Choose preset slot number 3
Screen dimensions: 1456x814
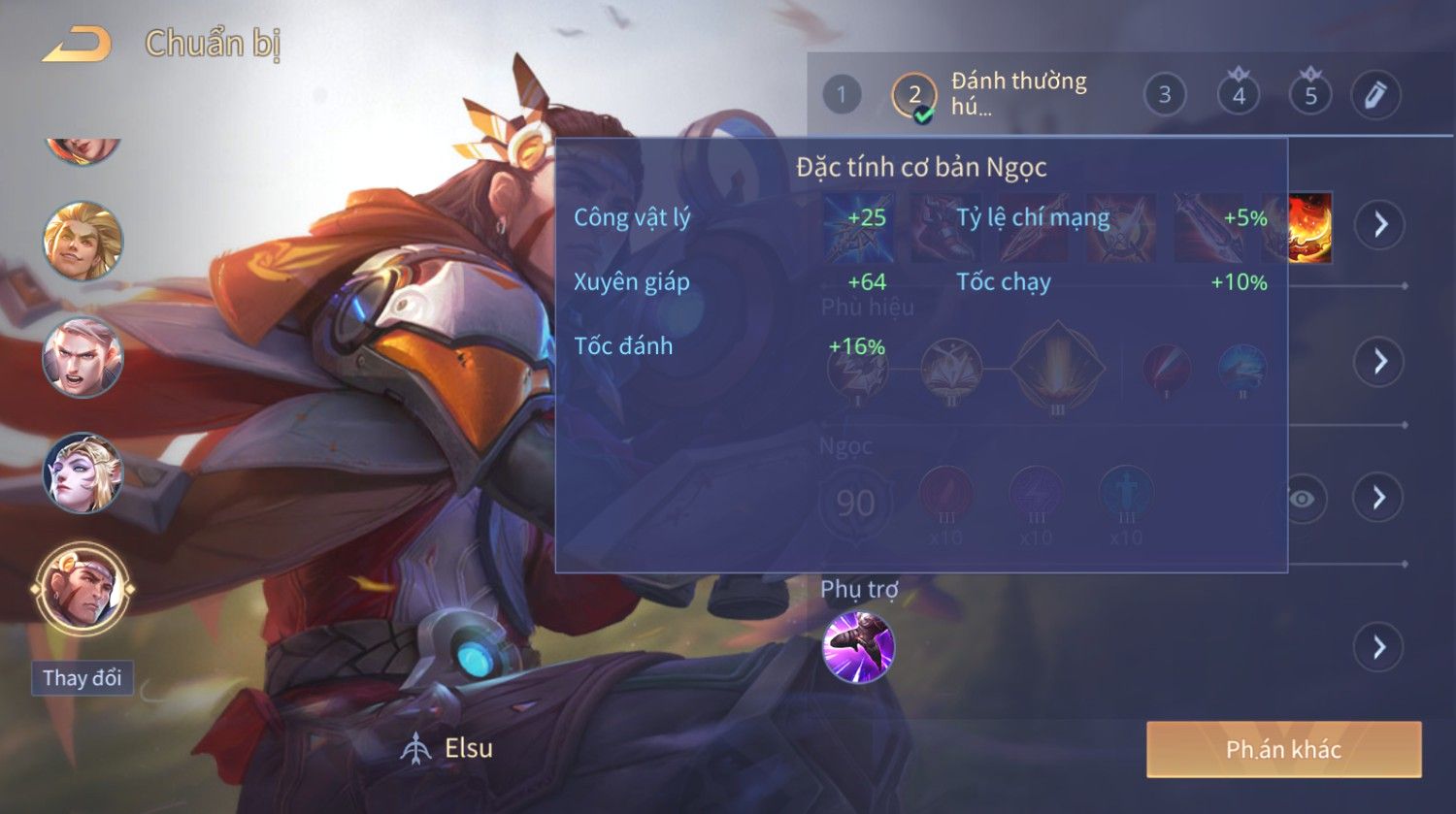coord(1165,95)
